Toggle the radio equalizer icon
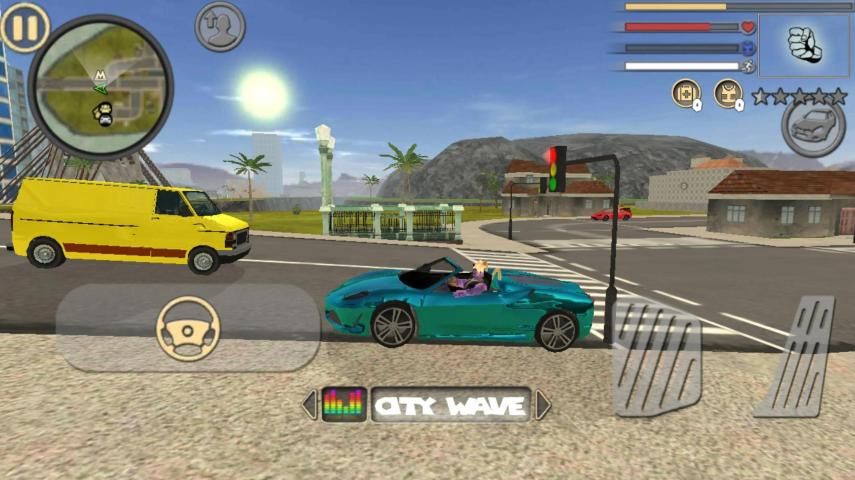Viewport: 855px width, 480px height. [343, 405]
